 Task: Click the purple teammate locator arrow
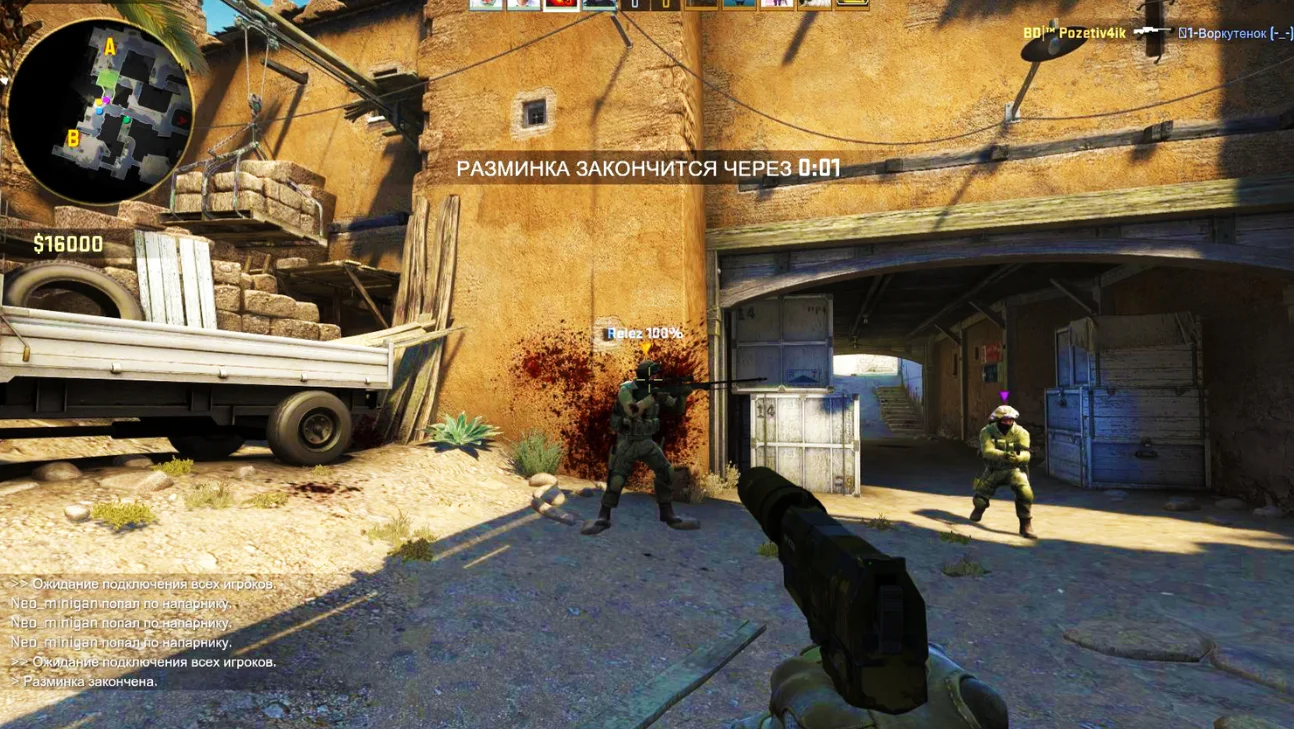pyautogui.click(x=1004, y=397)
